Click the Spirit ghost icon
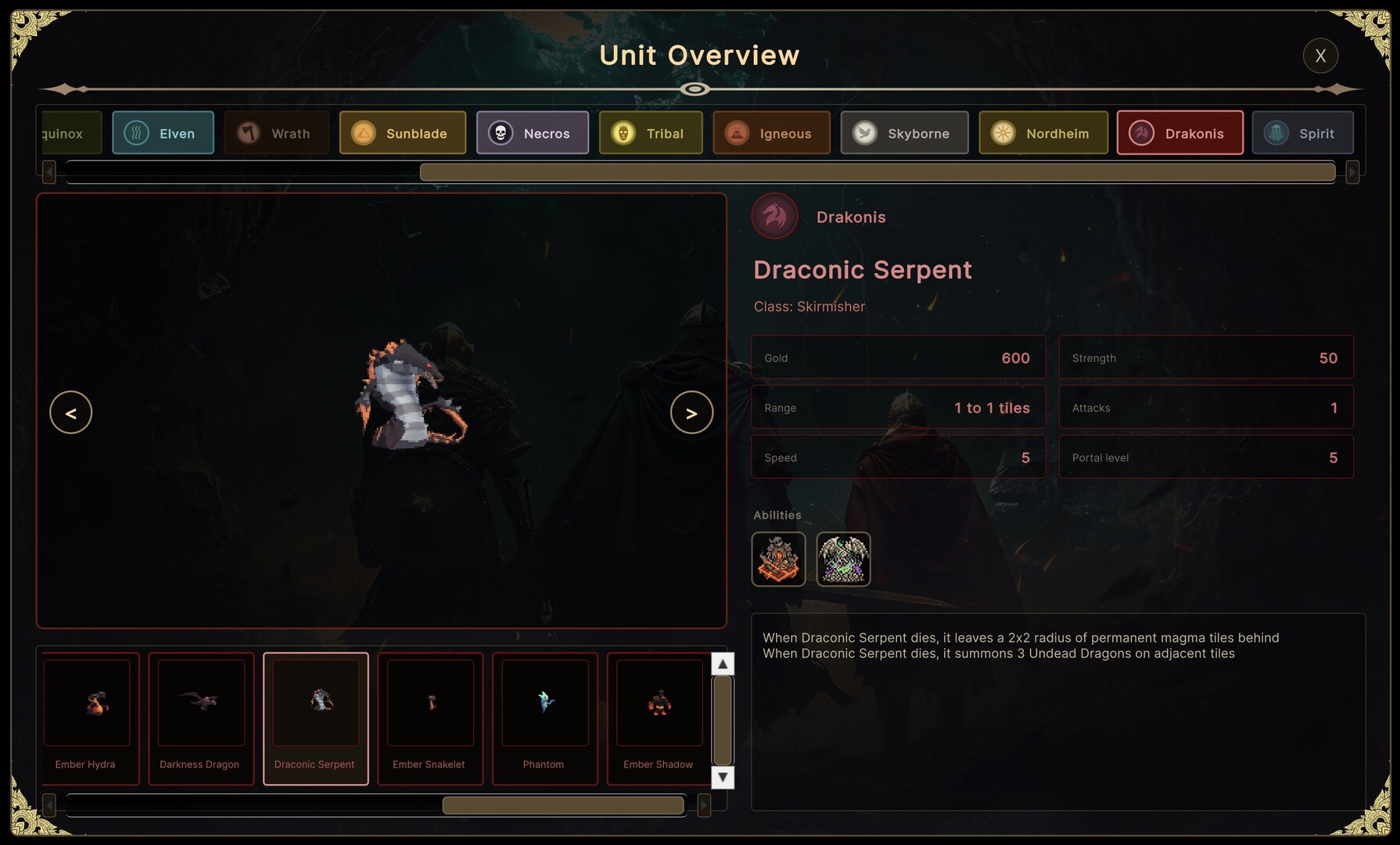 click(1279, 133)
